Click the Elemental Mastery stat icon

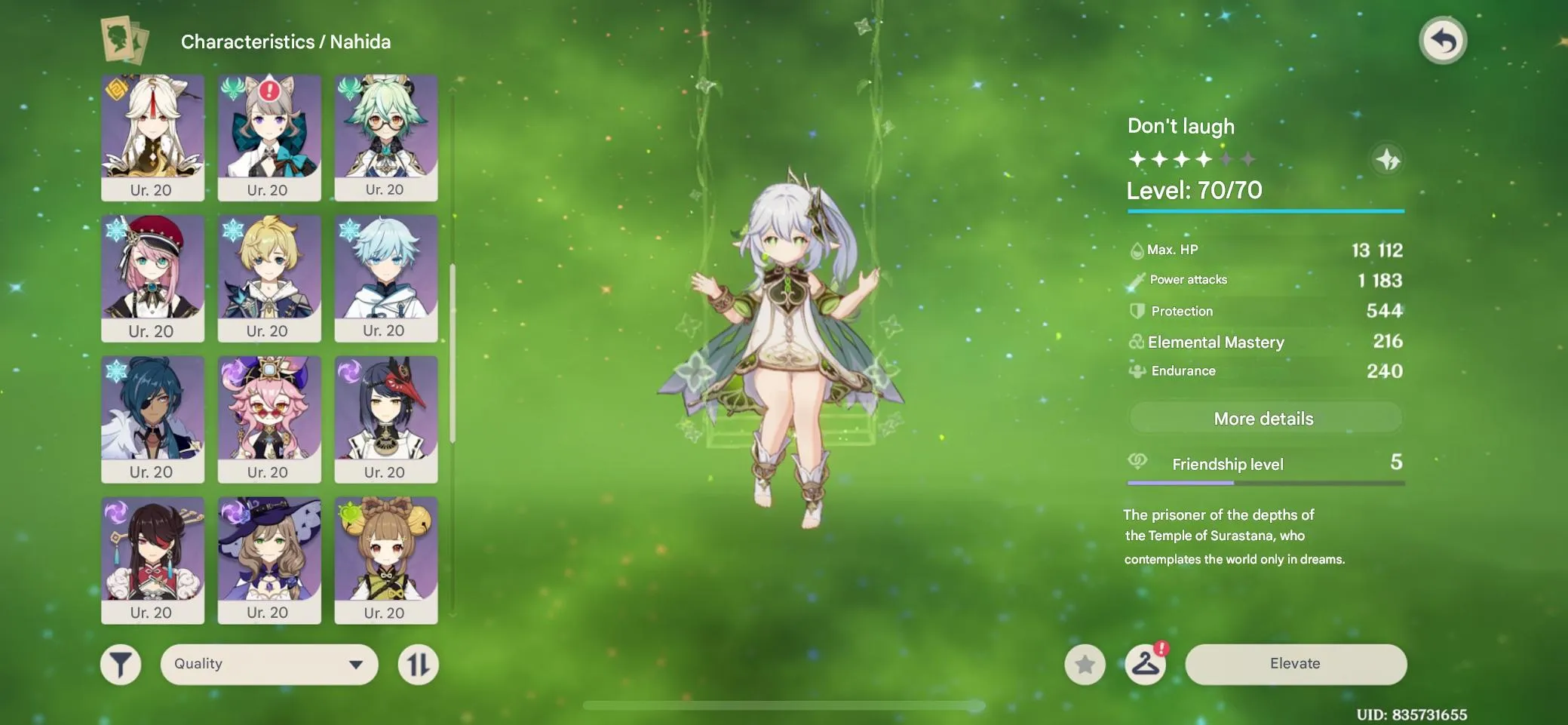point(1137,341)
